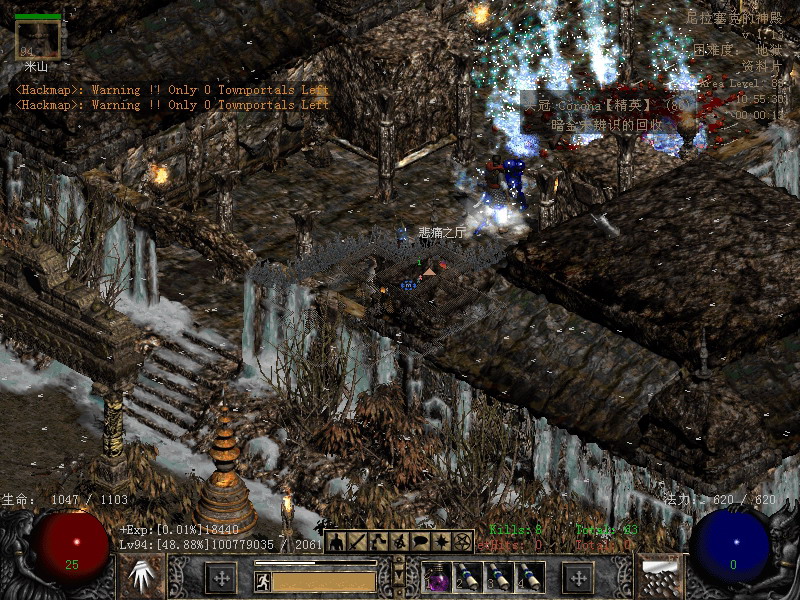Select the left-click skill claw icon
This screenshot has height=600, width=800.
(142, 577)
